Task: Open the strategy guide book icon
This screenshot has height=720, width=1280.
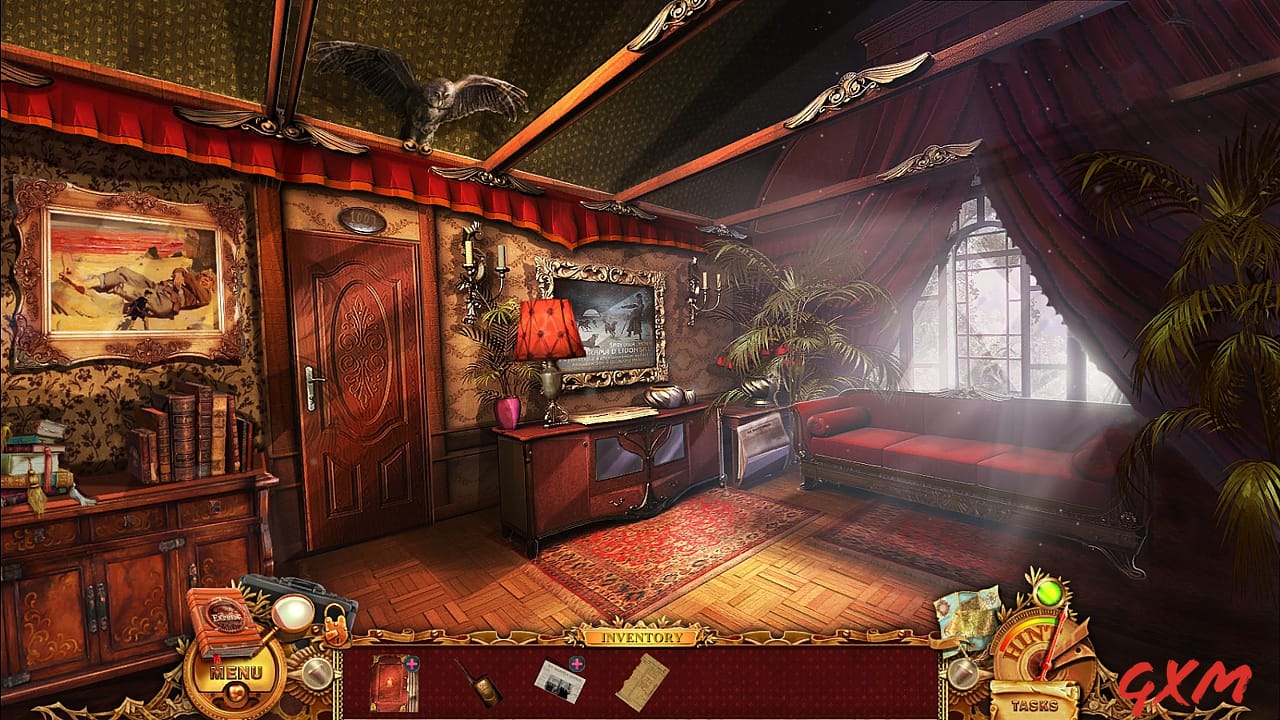Action: tap(224, 620)
